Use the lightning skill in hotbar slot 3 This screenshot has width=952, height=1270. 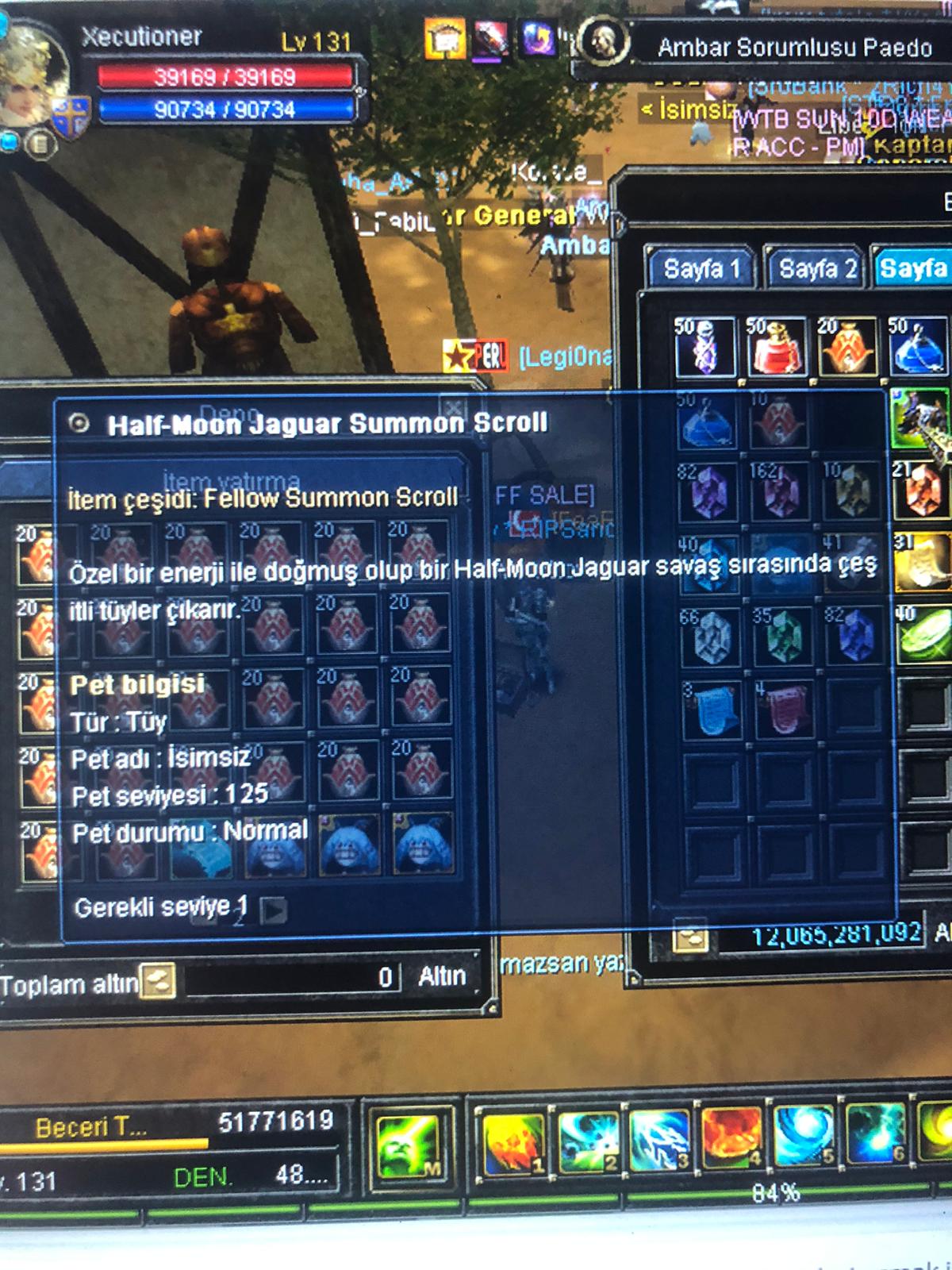(660, 1142)
